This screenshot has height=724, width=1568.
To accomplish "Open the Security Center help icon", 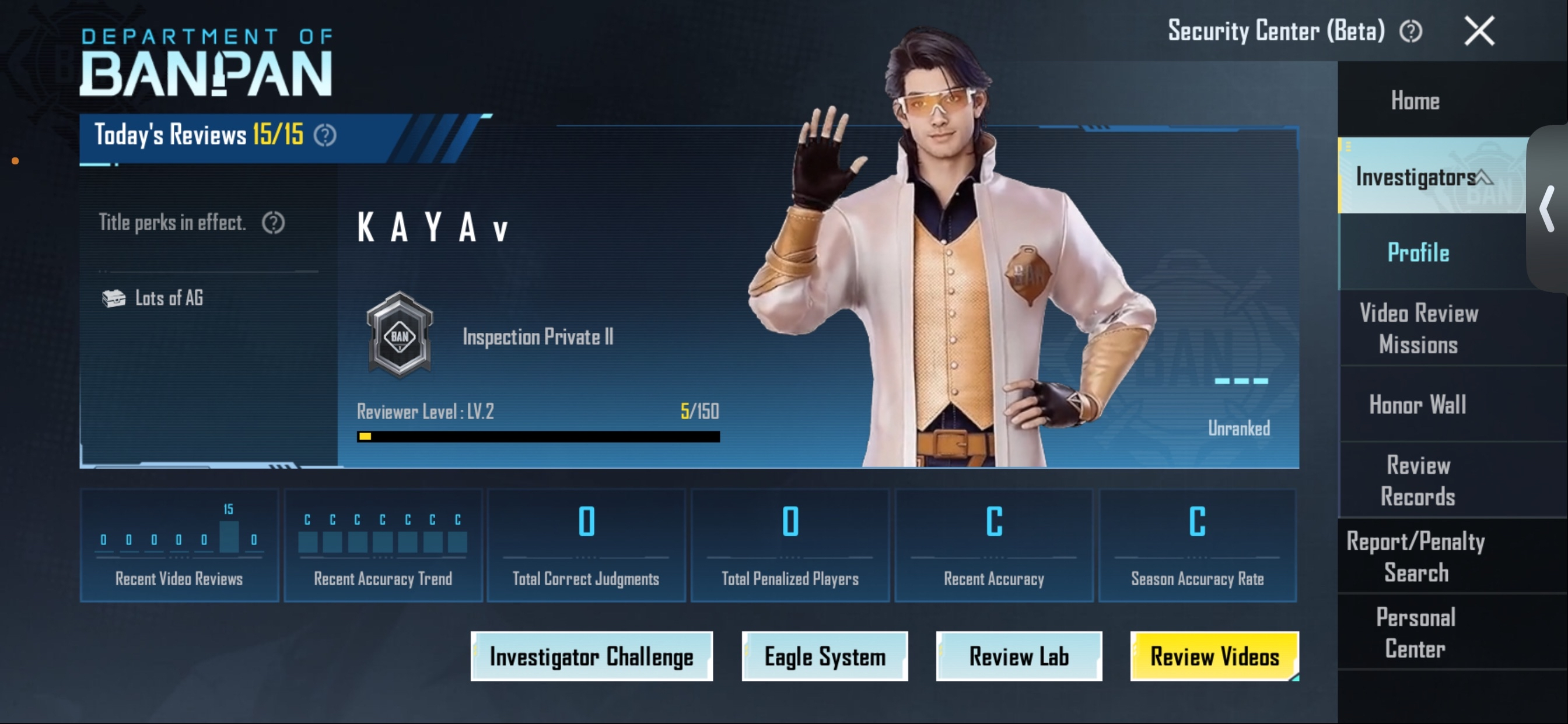I will click(x=1410, y=31).
